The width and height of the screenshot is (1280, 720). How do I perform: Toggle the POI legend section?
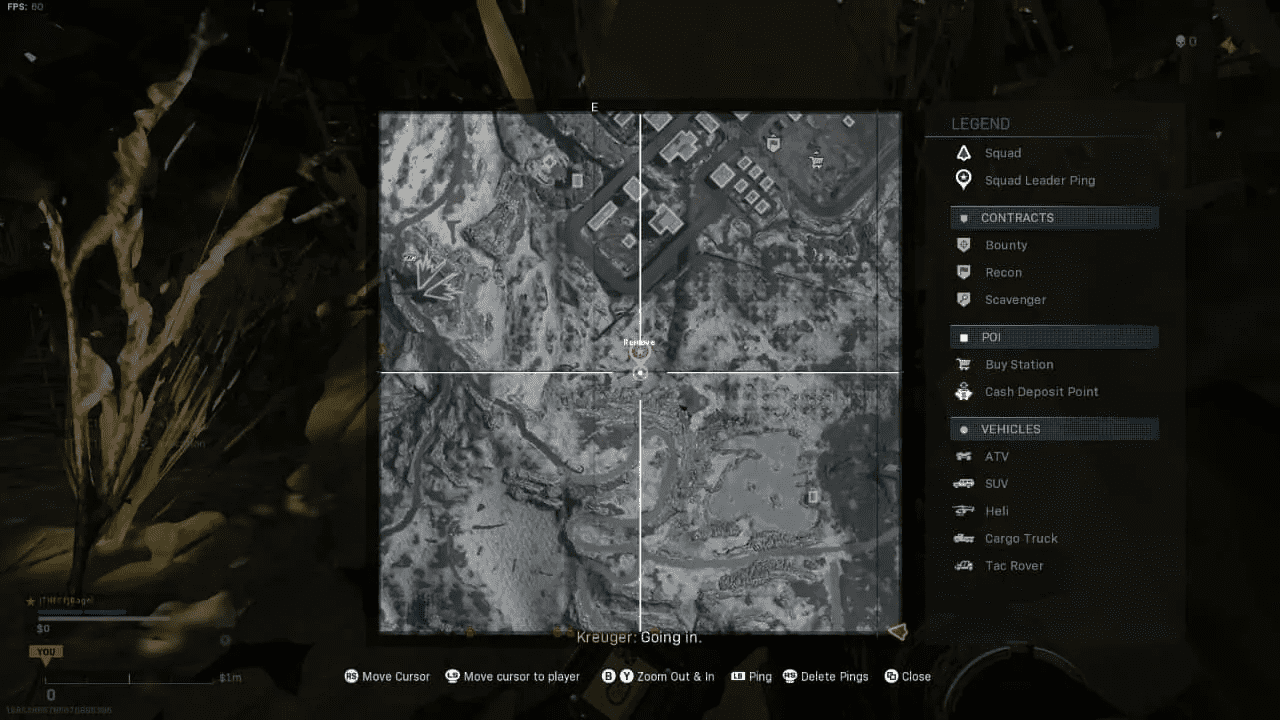(1053, 337)
